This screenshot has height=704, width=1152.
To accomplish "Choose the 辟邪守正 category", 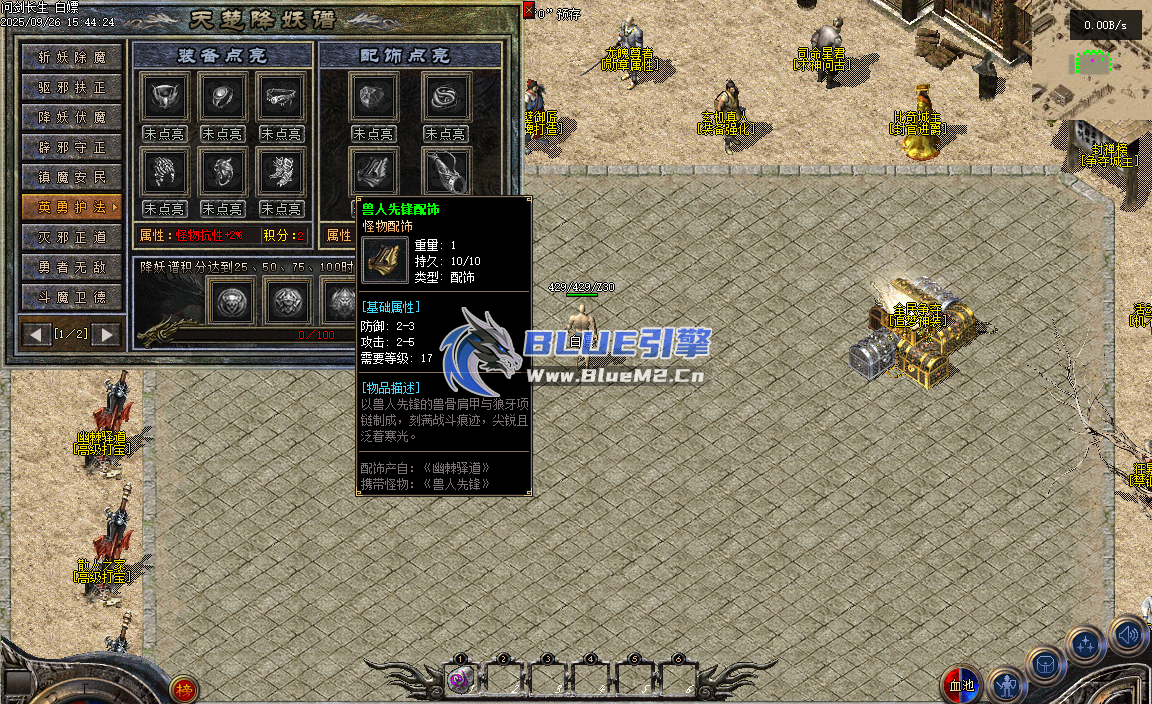I will [x=72, y=147].
